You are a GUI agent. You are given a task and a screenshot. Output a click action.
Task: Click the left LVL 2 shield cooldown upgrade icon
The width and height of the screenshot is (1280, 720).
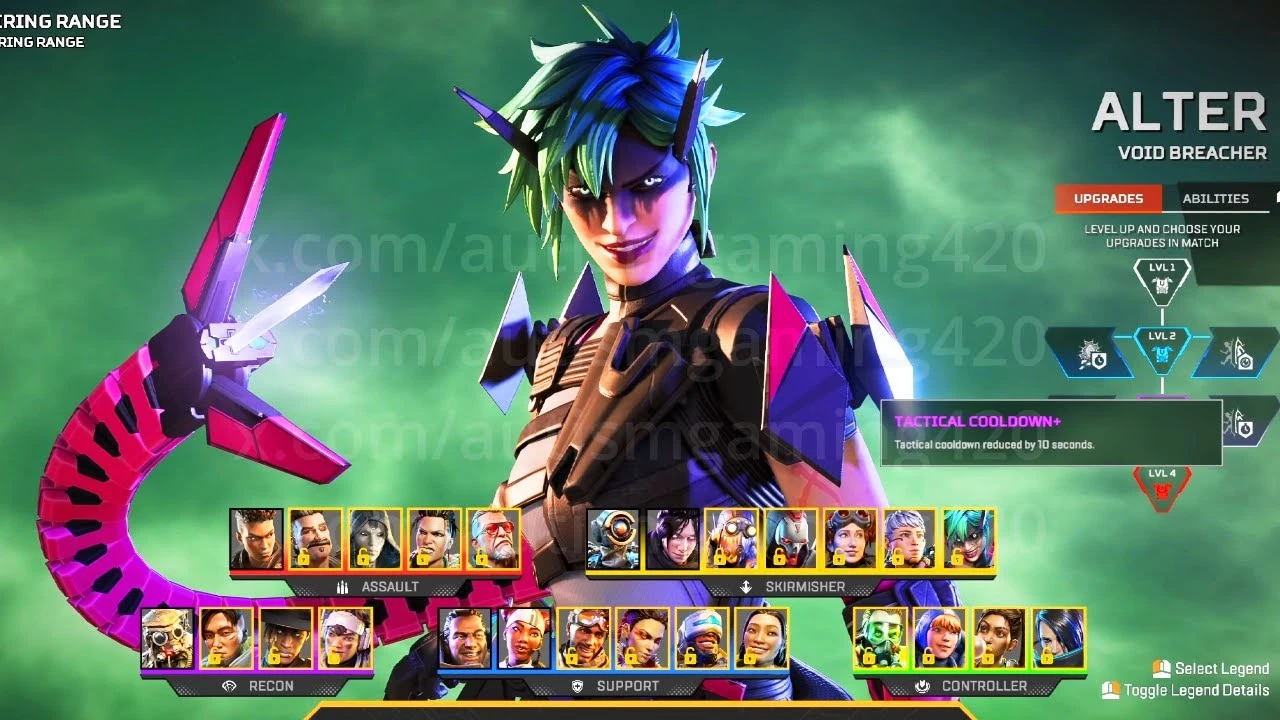point(1093,355)
